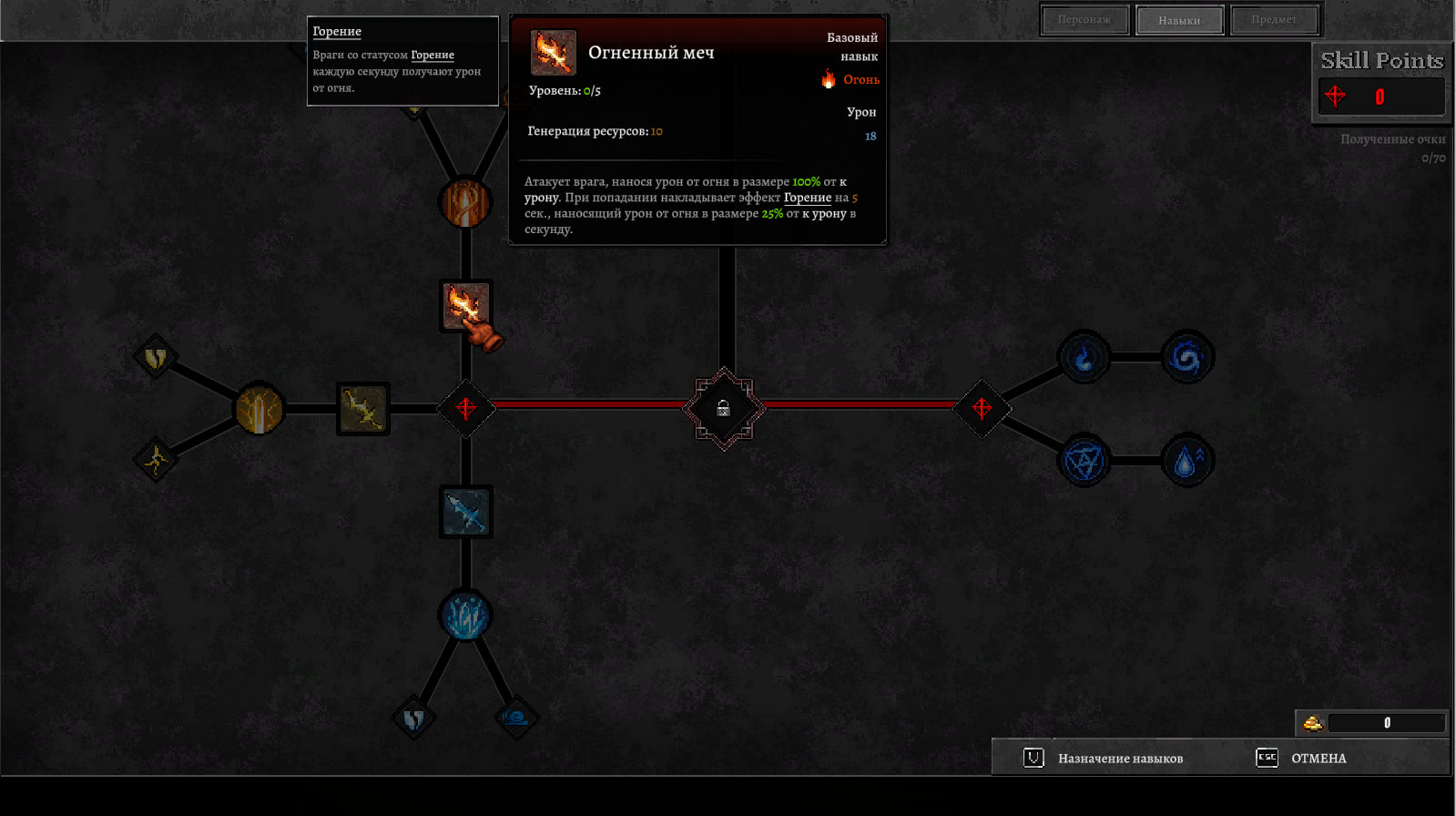Viewport: 1456px width, 816px height.
Task: Select the round yellow lightning node
Action: [x=260, y=409]
